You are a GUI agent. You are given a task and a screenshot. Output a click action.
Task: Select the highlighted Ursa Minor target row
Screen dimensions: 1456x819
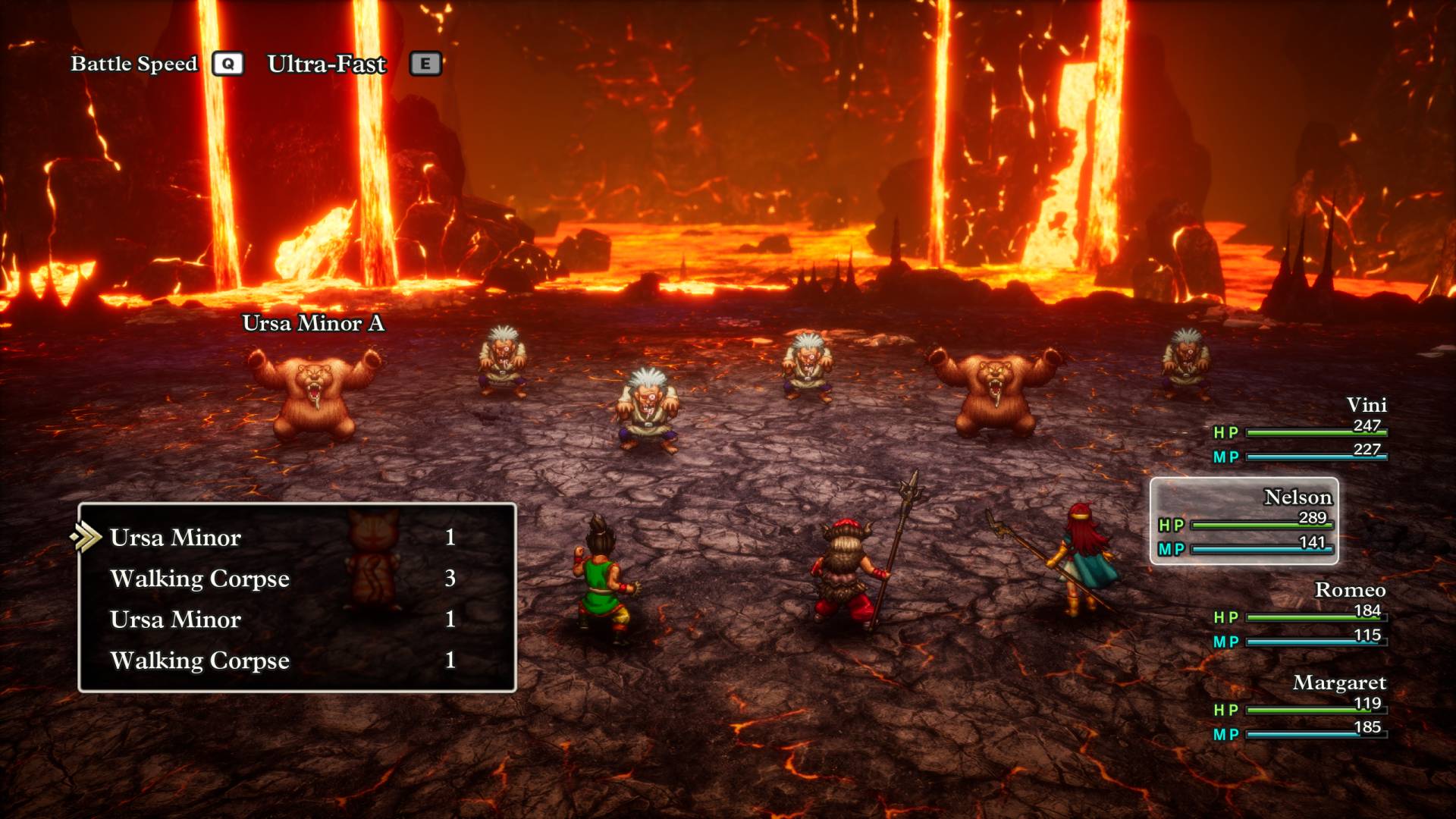(x=176, y=538)
